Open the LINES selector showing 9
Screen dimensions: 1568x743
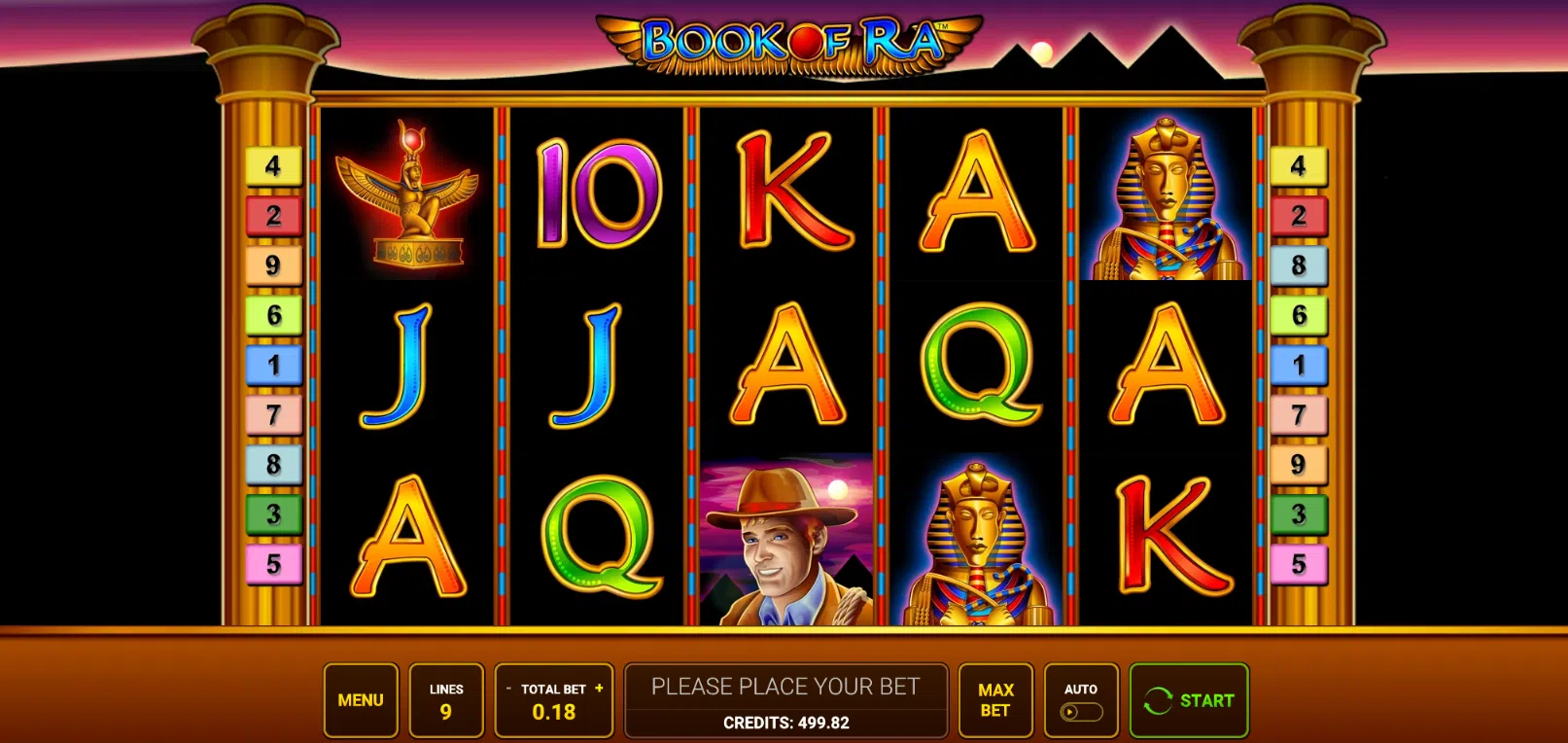pyautogui.click(x=446, y=699)
